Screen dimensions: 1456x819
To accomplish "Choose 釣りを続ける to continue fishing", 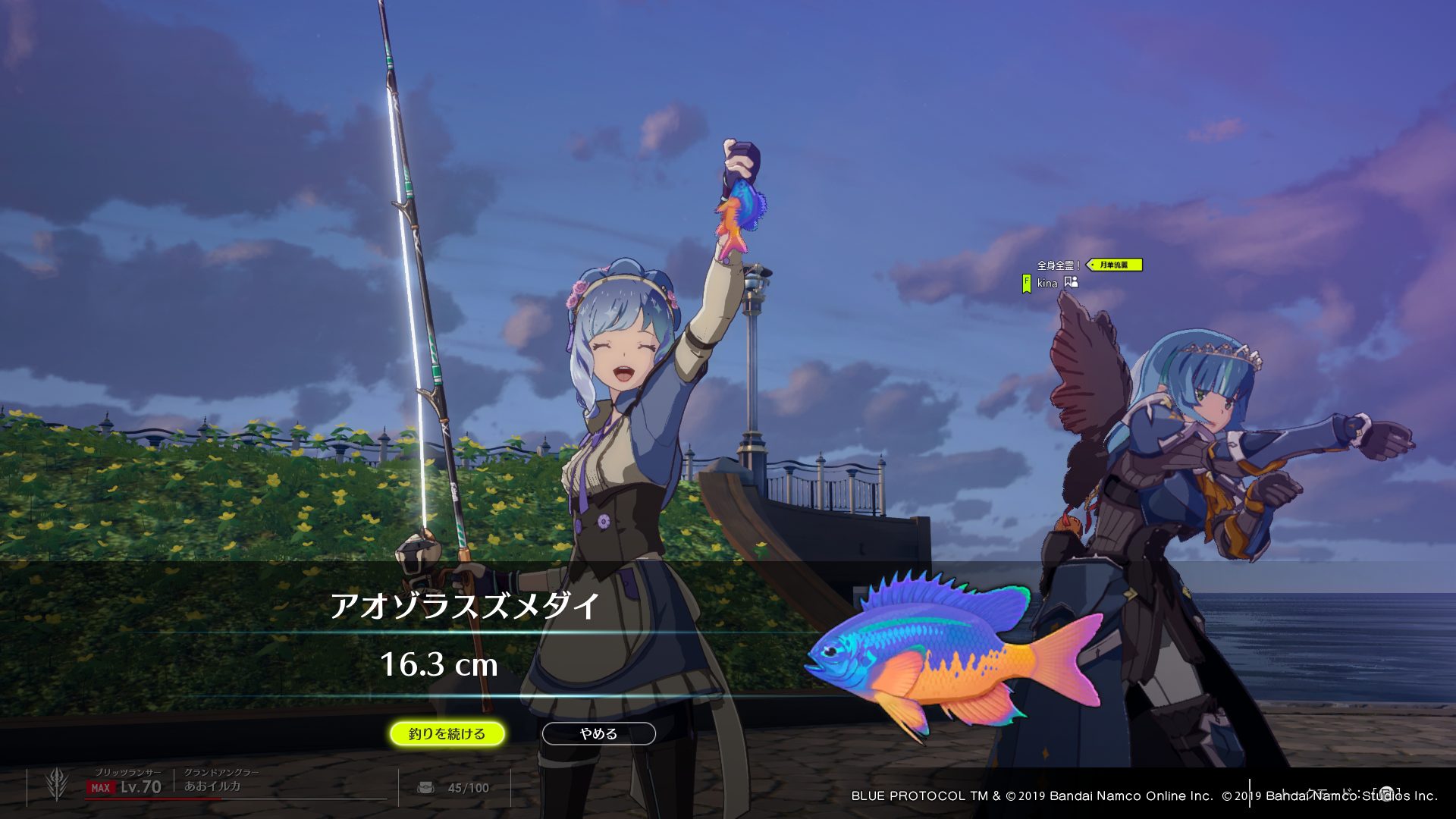I will (447, 733).
